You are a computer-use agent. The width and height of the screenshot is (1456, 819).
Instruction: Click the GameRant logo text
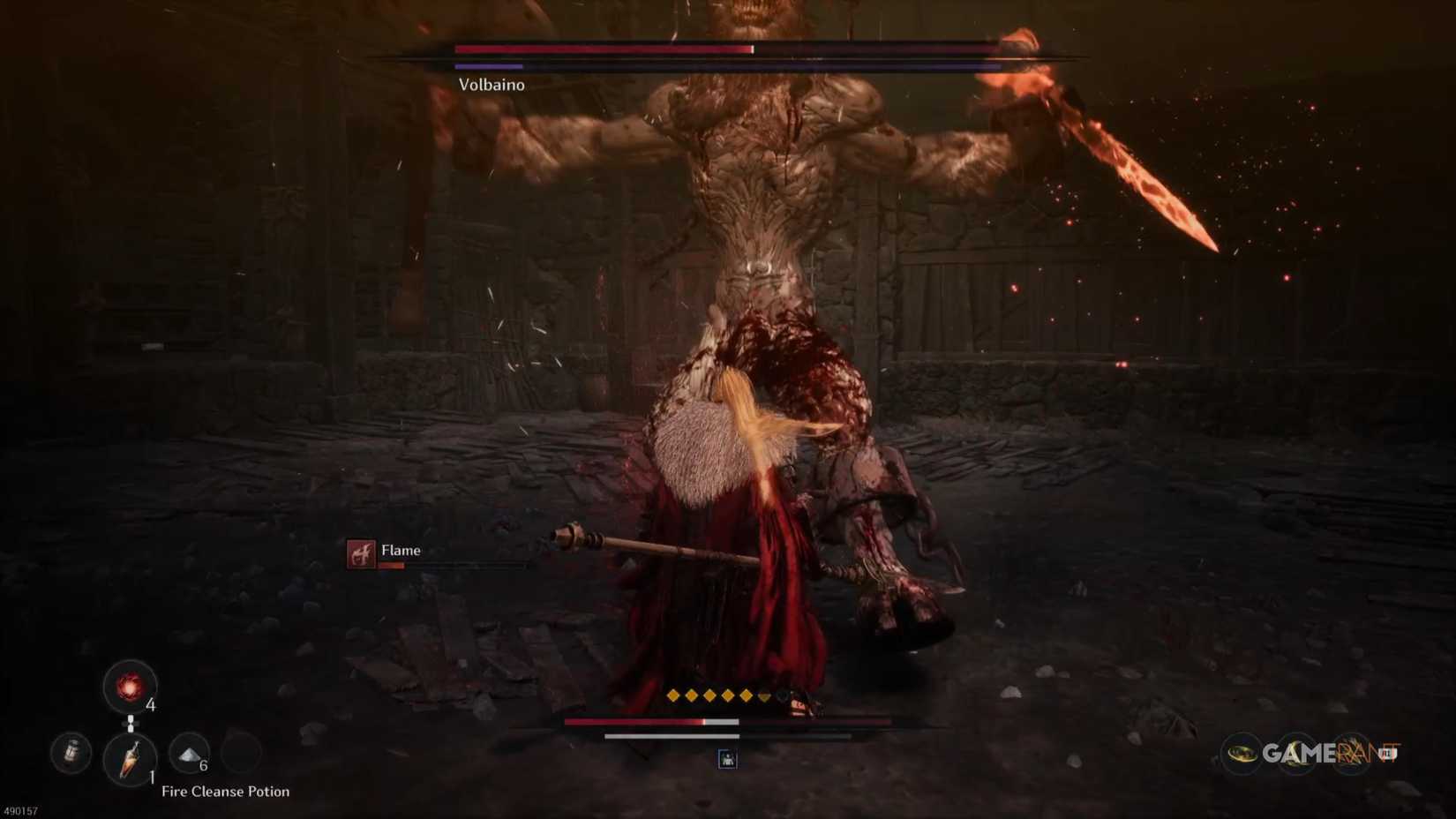pyautogui.click(x=1331, y=753)
